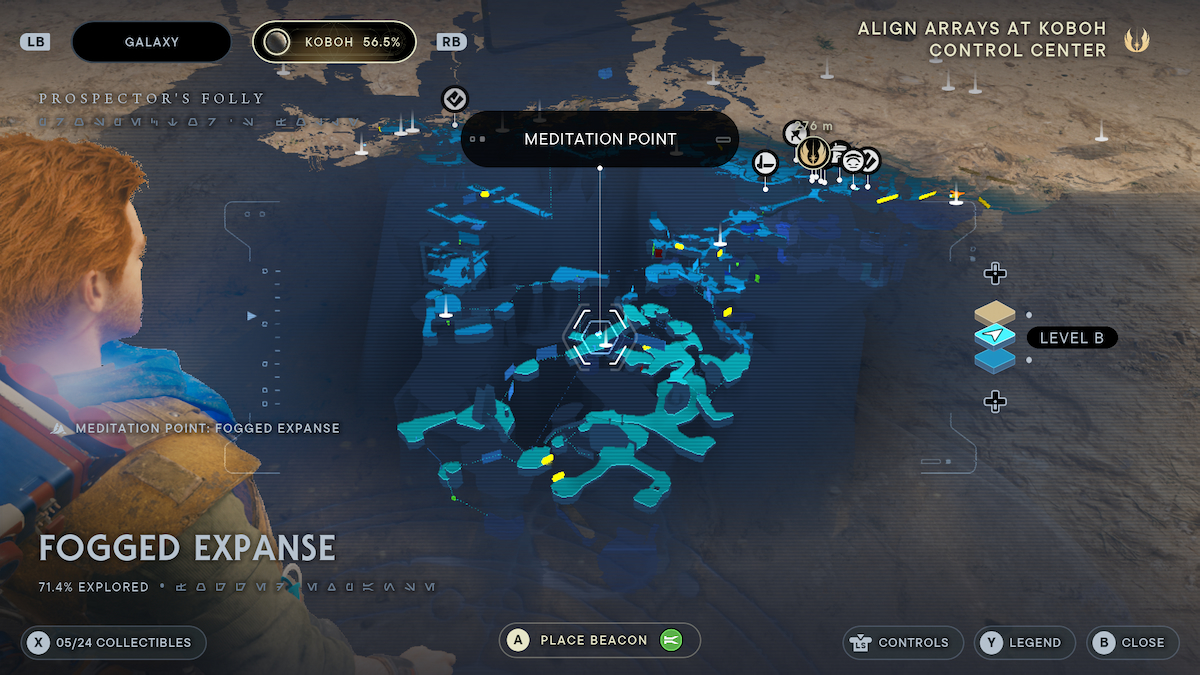The height and width of the screenshot is (675, 1200).
Task: Open the collectibles list button
Action: click(113, 643)
